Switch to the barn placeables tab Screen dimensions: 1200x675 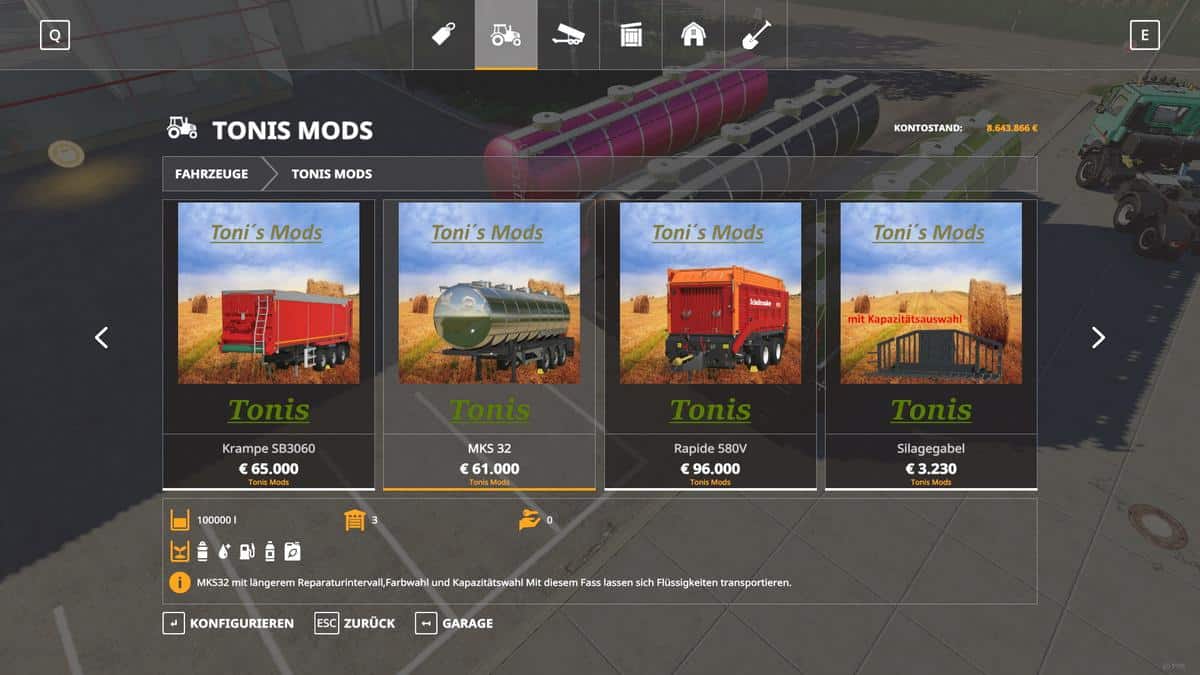coord(693,35)
